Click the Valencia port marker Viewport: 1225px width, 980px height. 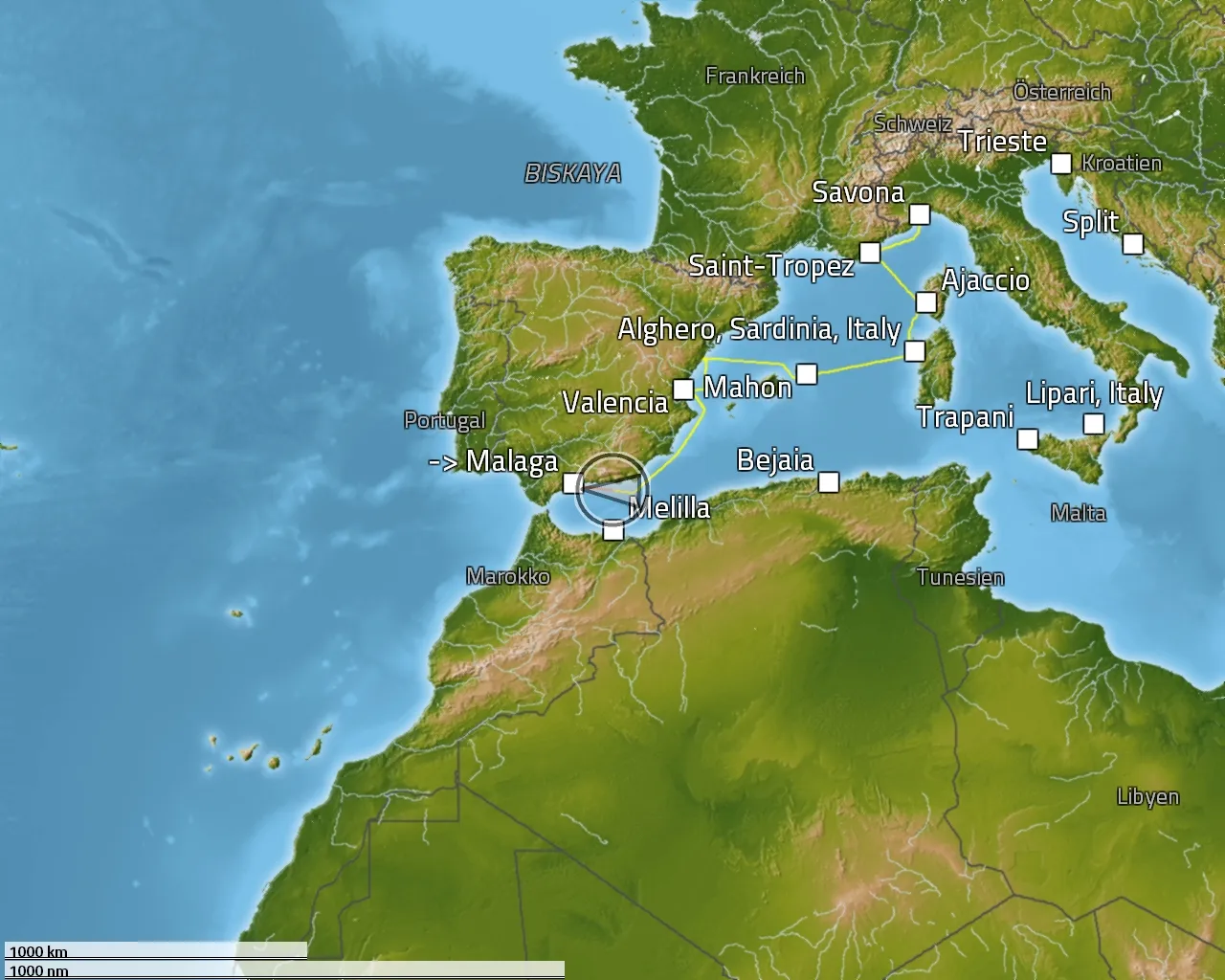pyautogui.click(x=683, y=390)
